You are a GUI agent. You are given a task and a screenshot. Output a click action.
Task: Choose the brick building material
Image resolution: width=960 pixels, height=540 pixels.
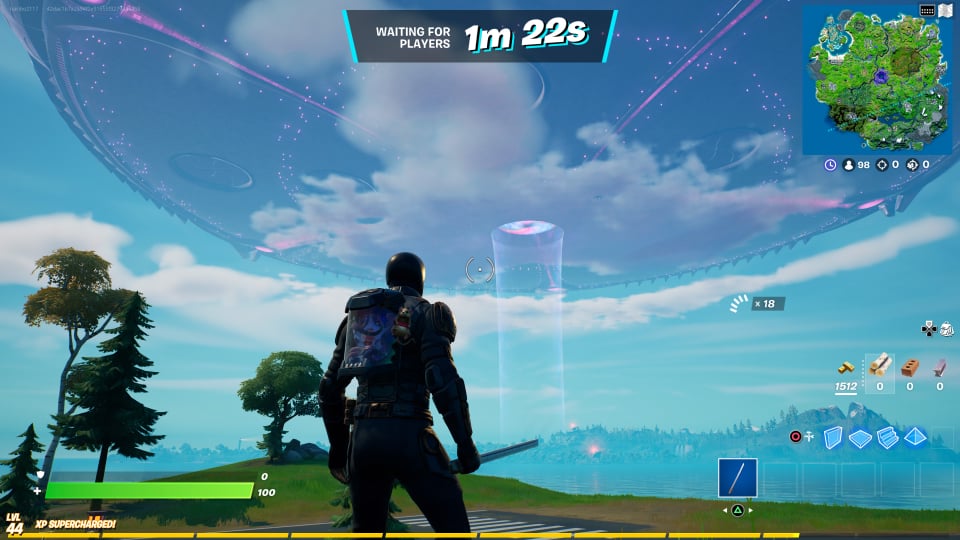click(909, 367)
